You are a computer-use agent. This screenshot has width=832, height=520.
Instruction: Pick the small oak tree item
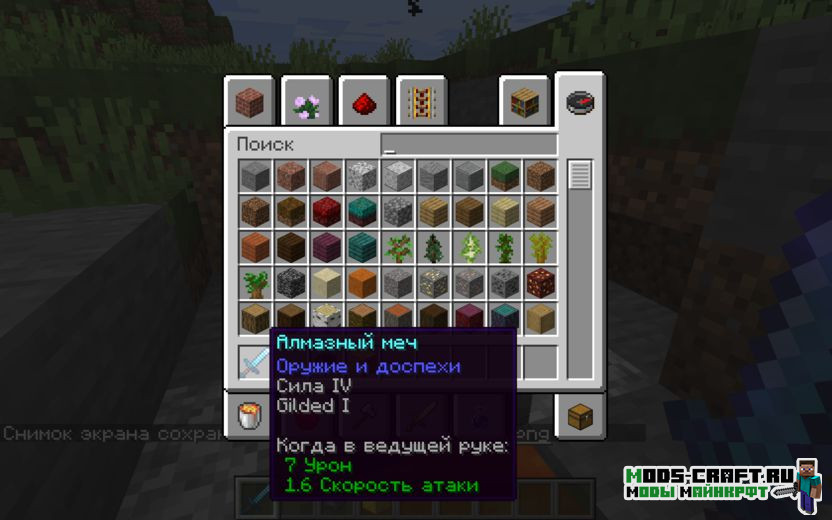pyautogui.click(x=254, y=283)
